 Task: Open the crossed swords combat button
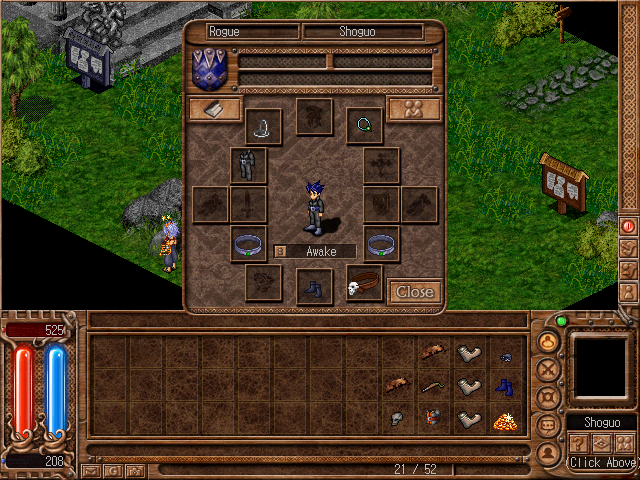(x=547, y=369)
